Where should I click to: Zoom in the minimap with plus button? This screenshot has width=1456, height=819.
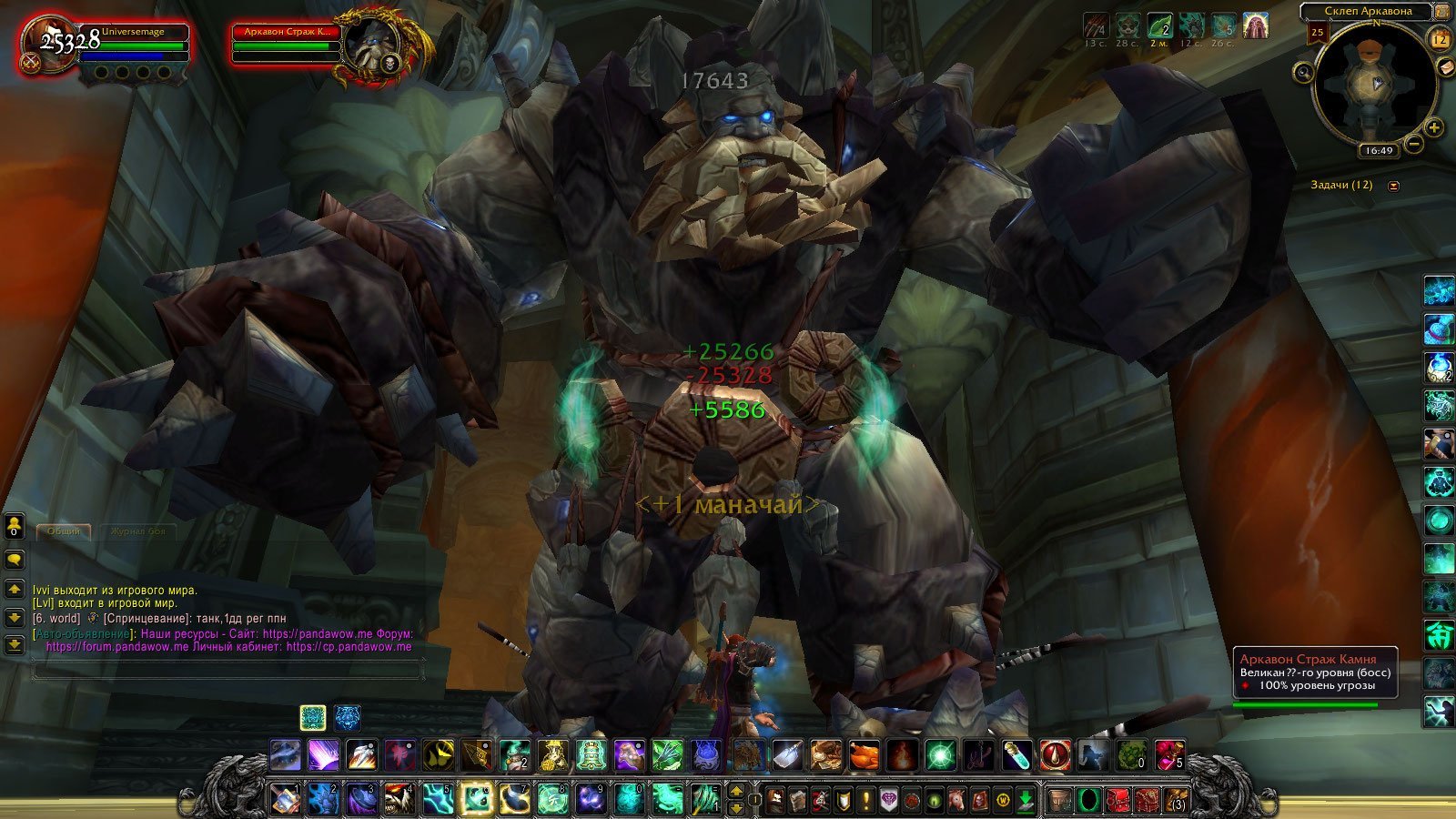[x=1434, y=127]
